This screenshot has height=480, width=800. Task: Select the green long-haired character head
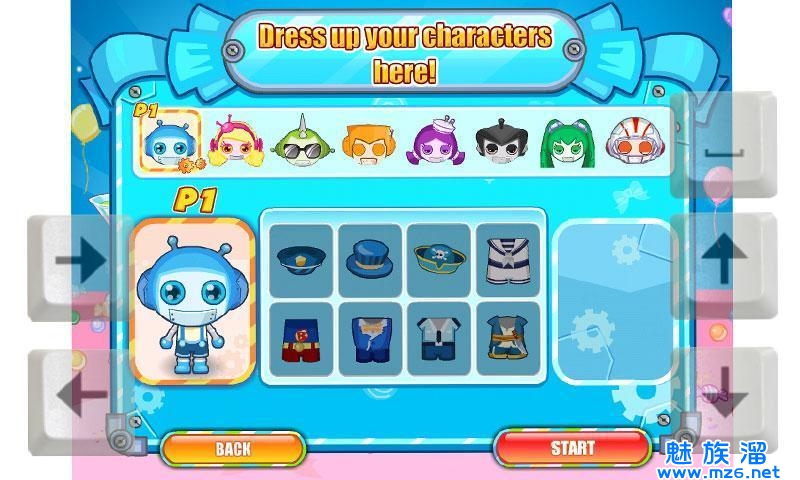pyautogui.click(x=567, y=143)
